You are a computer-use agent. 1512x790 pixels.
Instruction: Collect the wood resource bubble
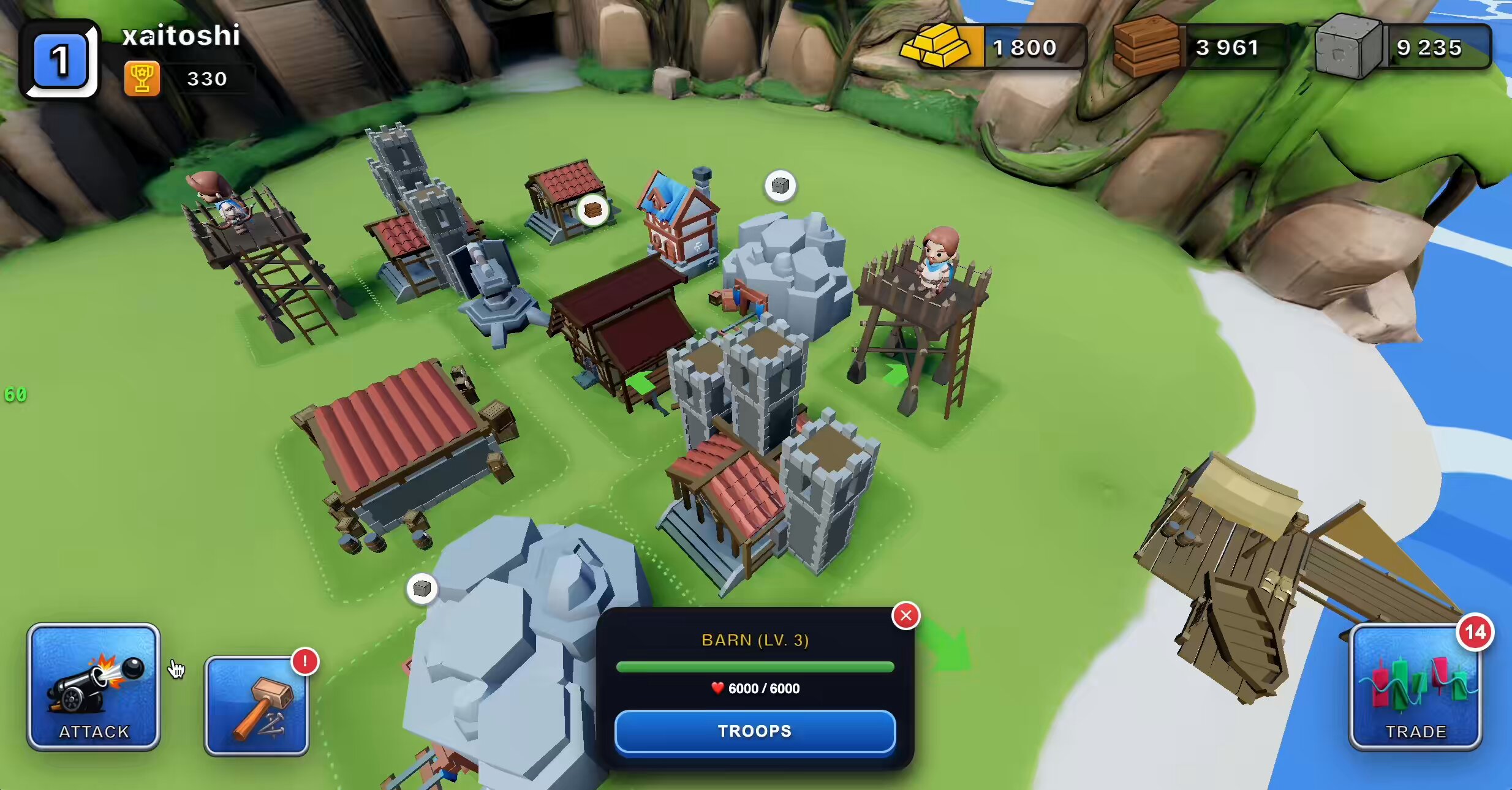click(593, 211)
